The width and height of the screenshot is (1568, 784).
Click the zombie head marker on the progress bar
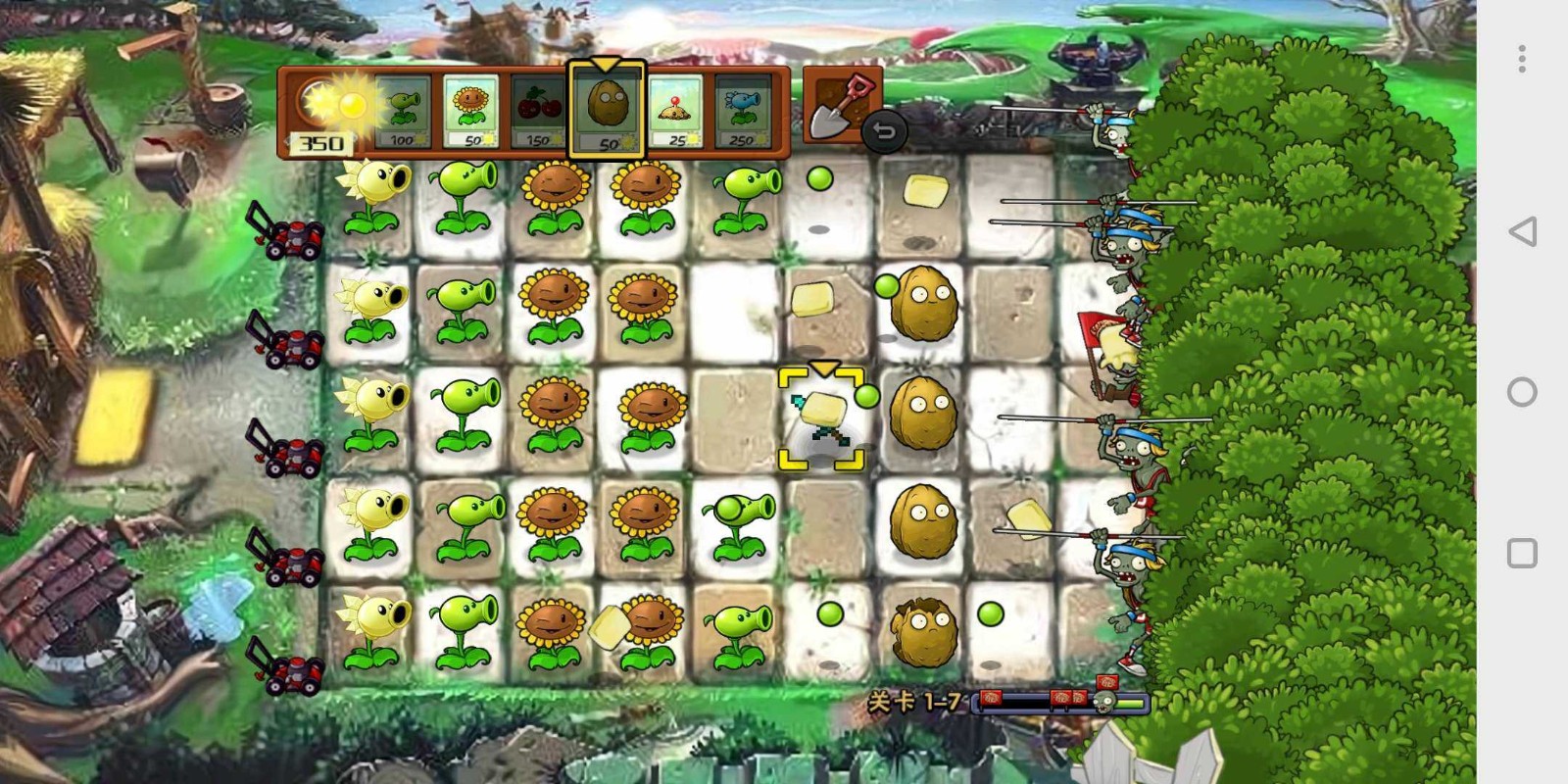[1105, 702]
